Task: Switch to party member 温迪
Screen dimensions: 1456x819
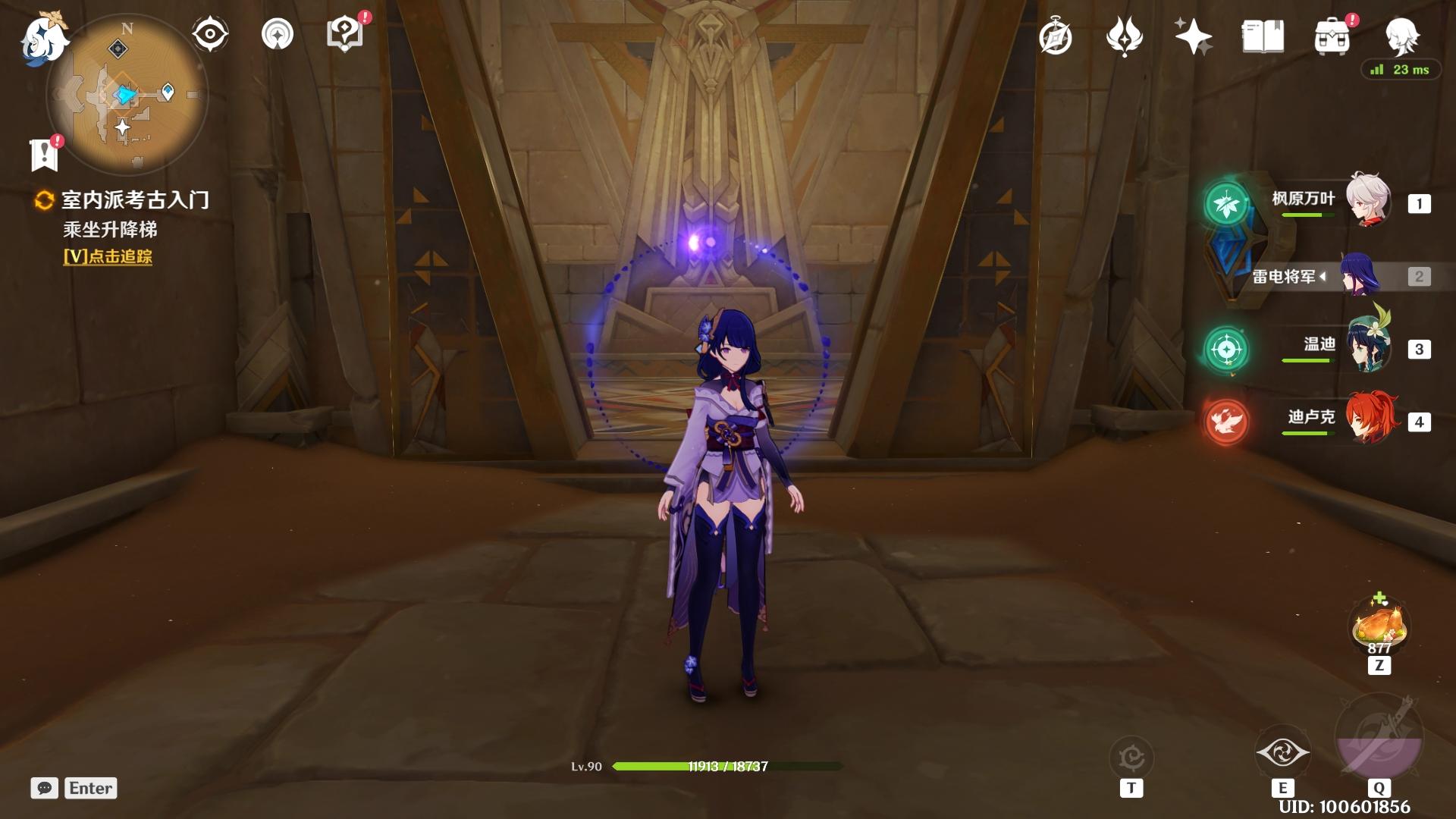Action: pos(1367,349)
